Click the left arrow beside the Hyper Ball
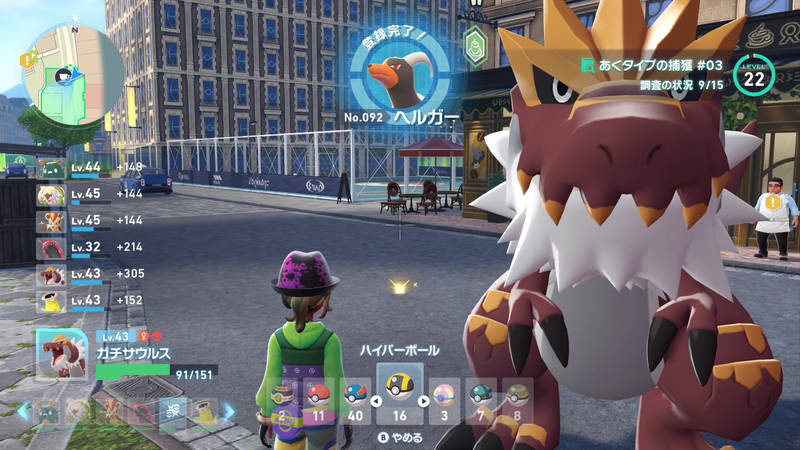800x450 pixels. click(375, 402)
